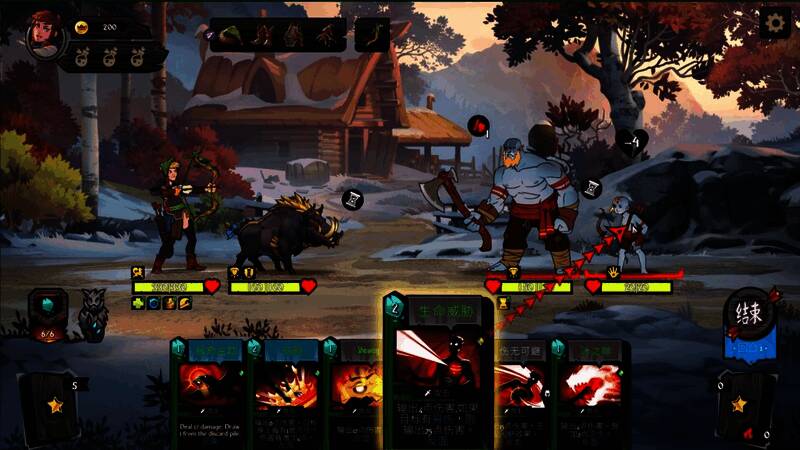Check the wolf companion totem icon
This screenshot has height=450, width=800.
[95, 313]
